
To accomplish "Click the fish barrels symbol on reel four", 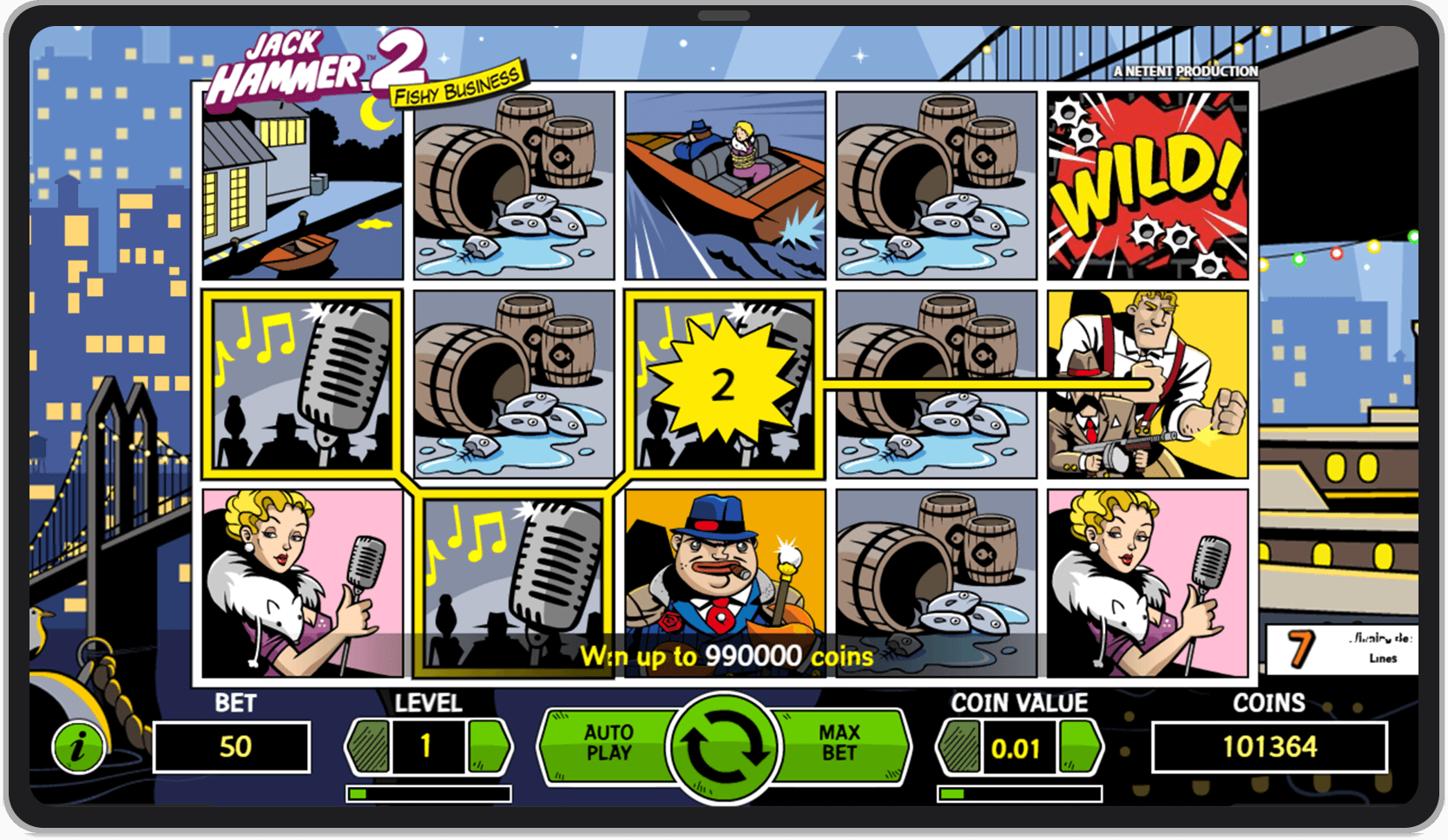I will (936, 382).
